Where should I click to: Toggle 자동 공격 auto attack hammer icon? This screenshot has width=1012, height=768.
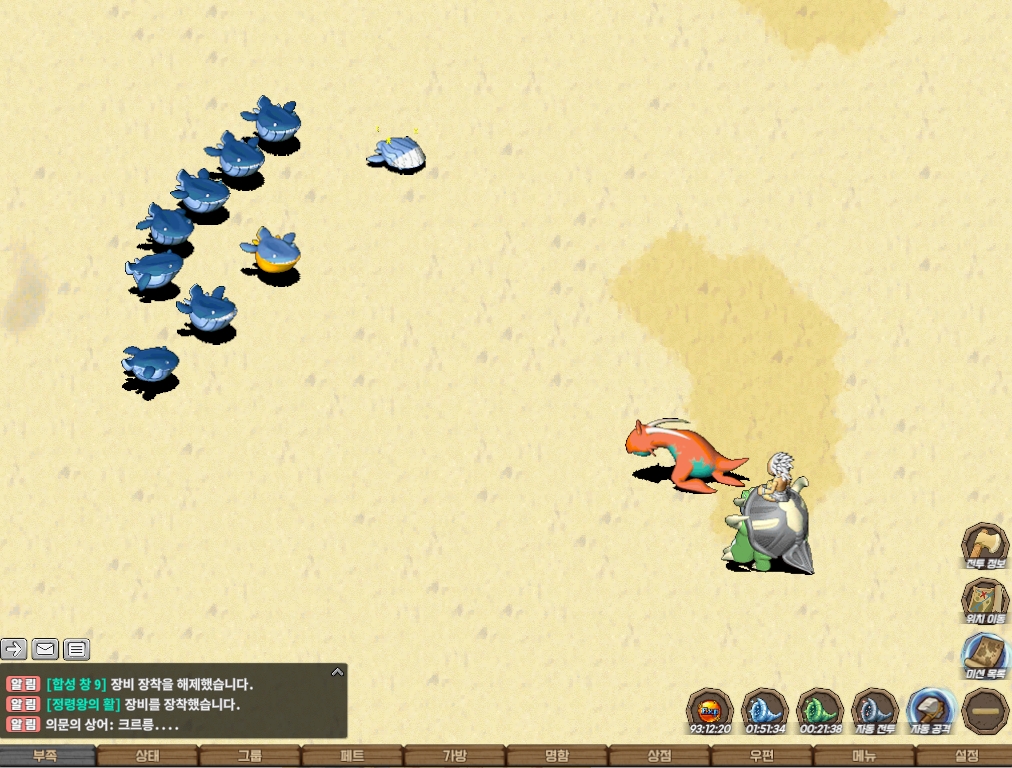click(930, 711)
